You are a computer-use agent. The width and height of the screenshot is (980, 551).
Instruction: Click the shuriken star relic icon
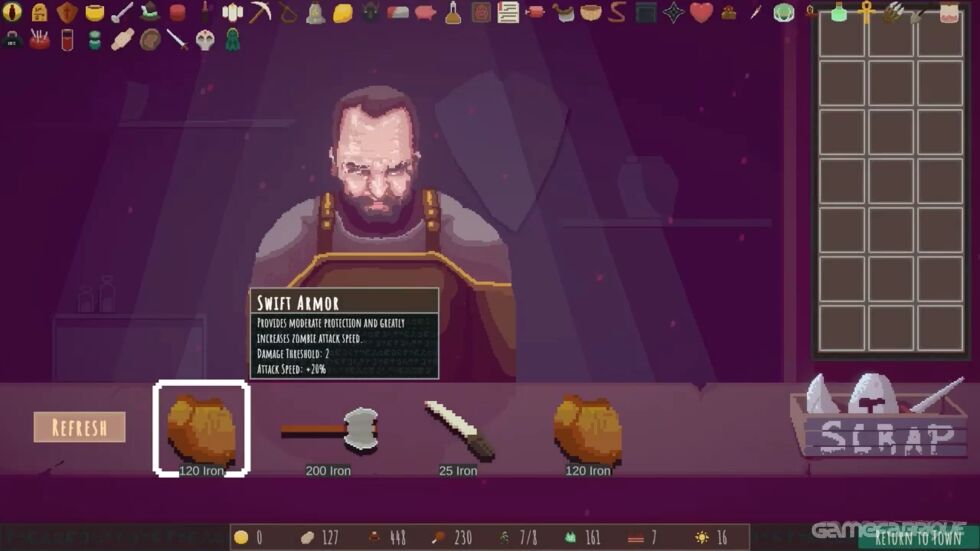pyautogui.click(x=673, y=13)
